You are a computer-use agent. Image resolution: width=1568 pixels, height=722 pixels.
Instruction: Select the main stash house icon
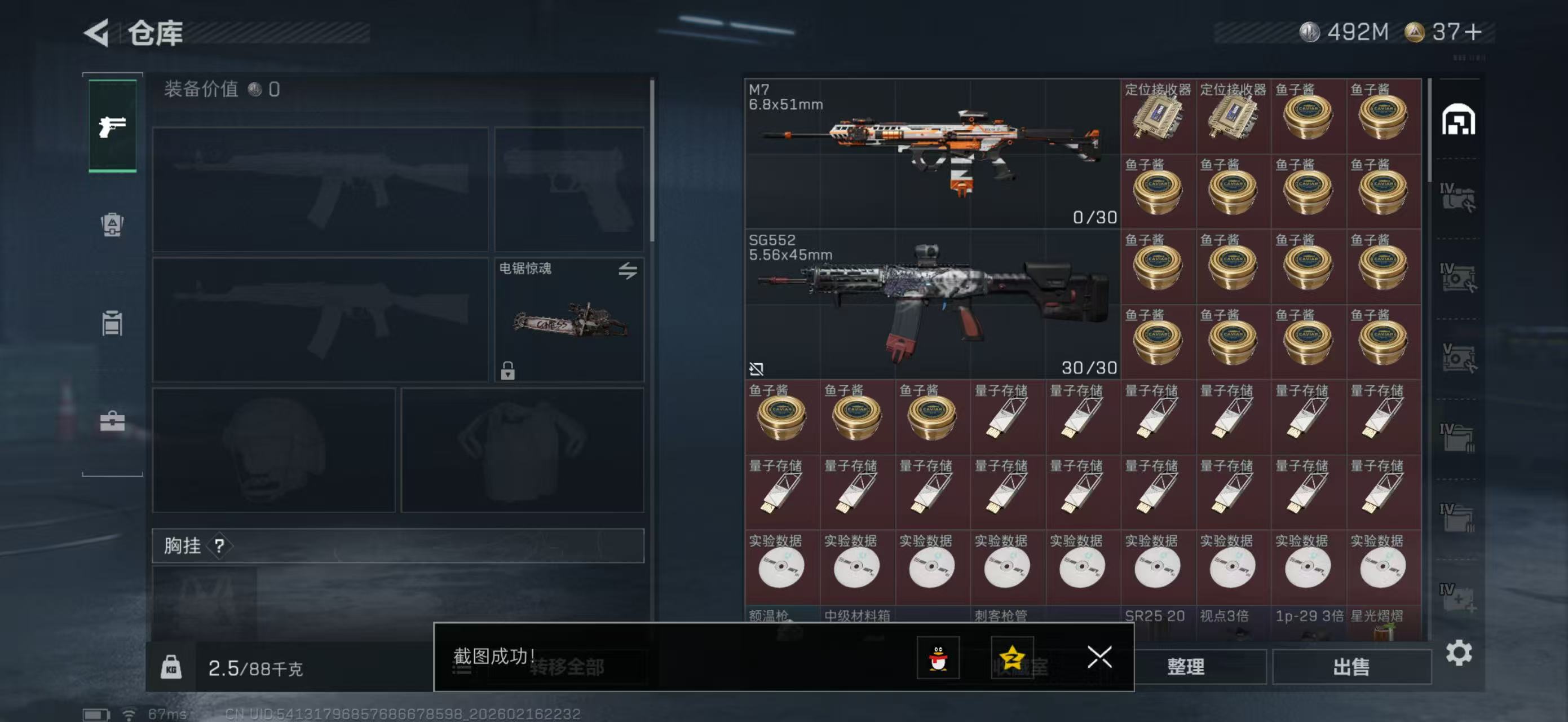point(1458,120)
